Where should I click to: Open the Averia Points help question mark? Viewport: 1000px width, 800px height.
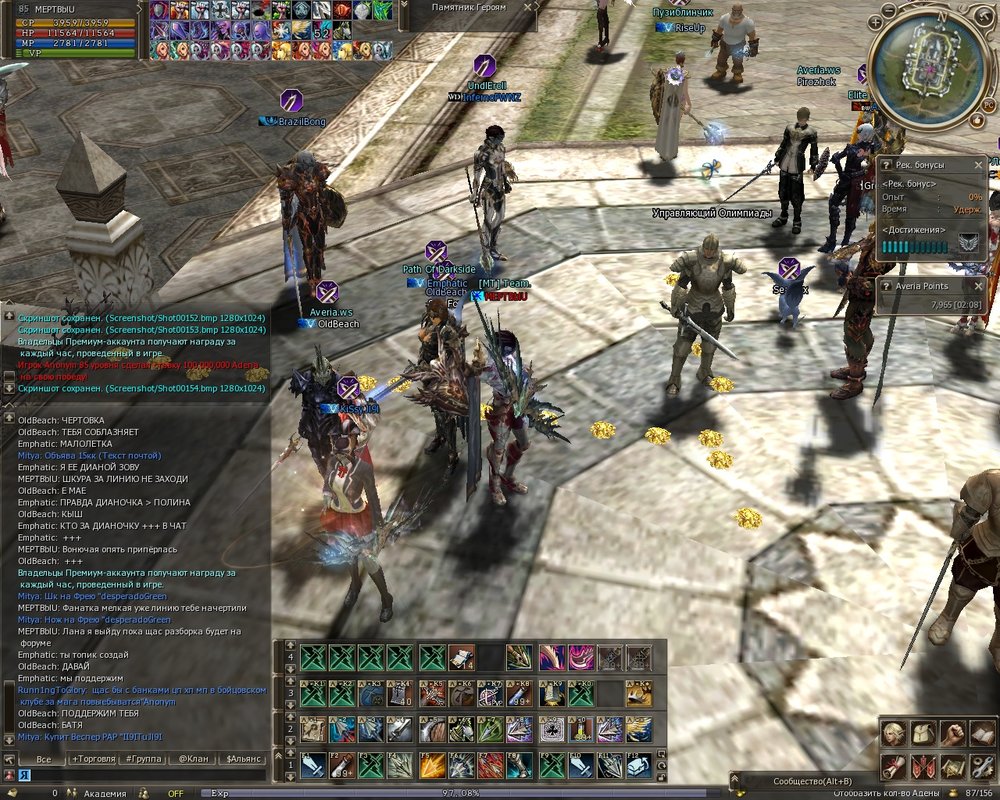[x=885, y=286]
